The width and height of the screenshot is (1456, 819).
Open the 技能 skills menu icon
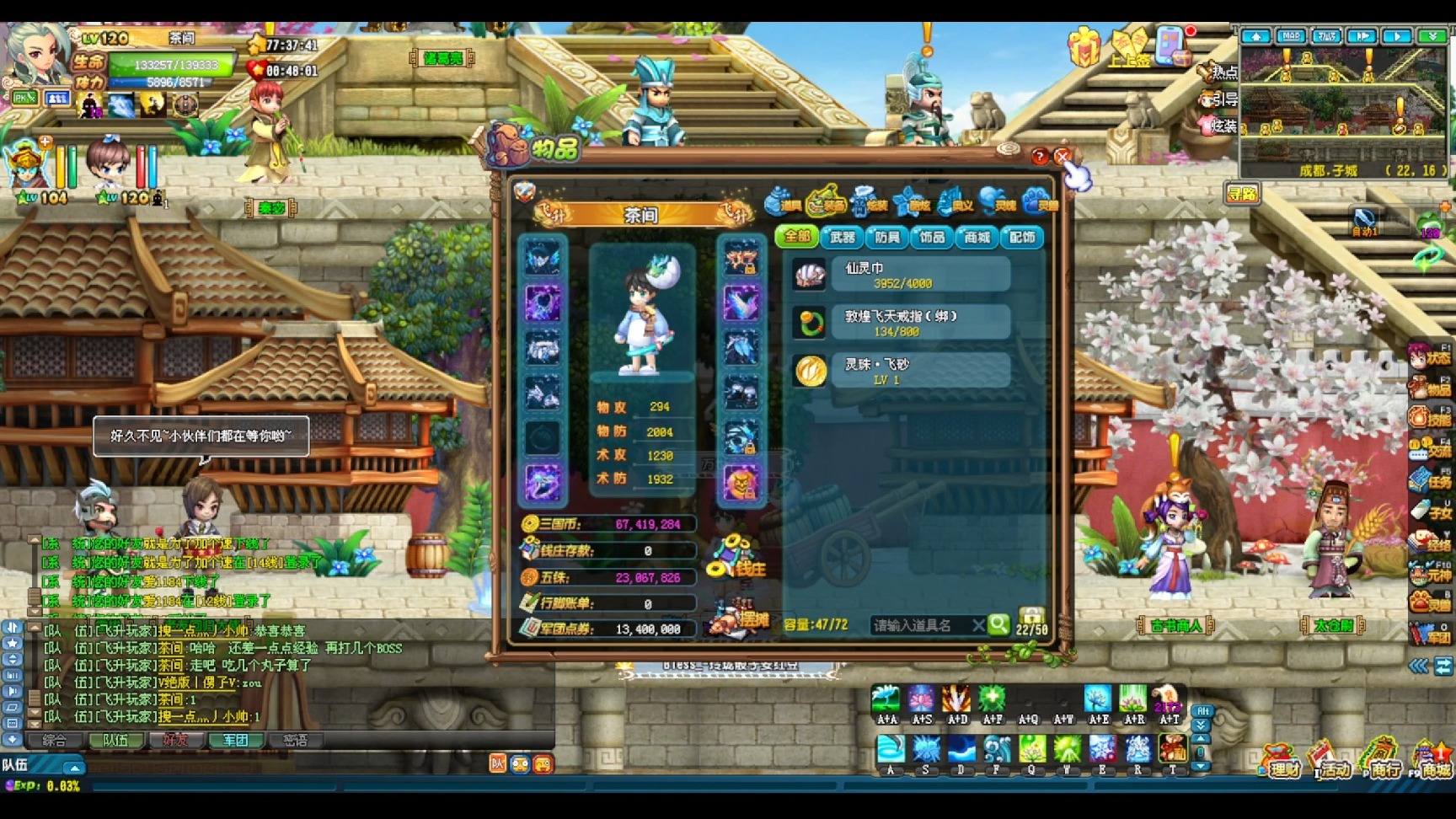(x=1431, y=417)
